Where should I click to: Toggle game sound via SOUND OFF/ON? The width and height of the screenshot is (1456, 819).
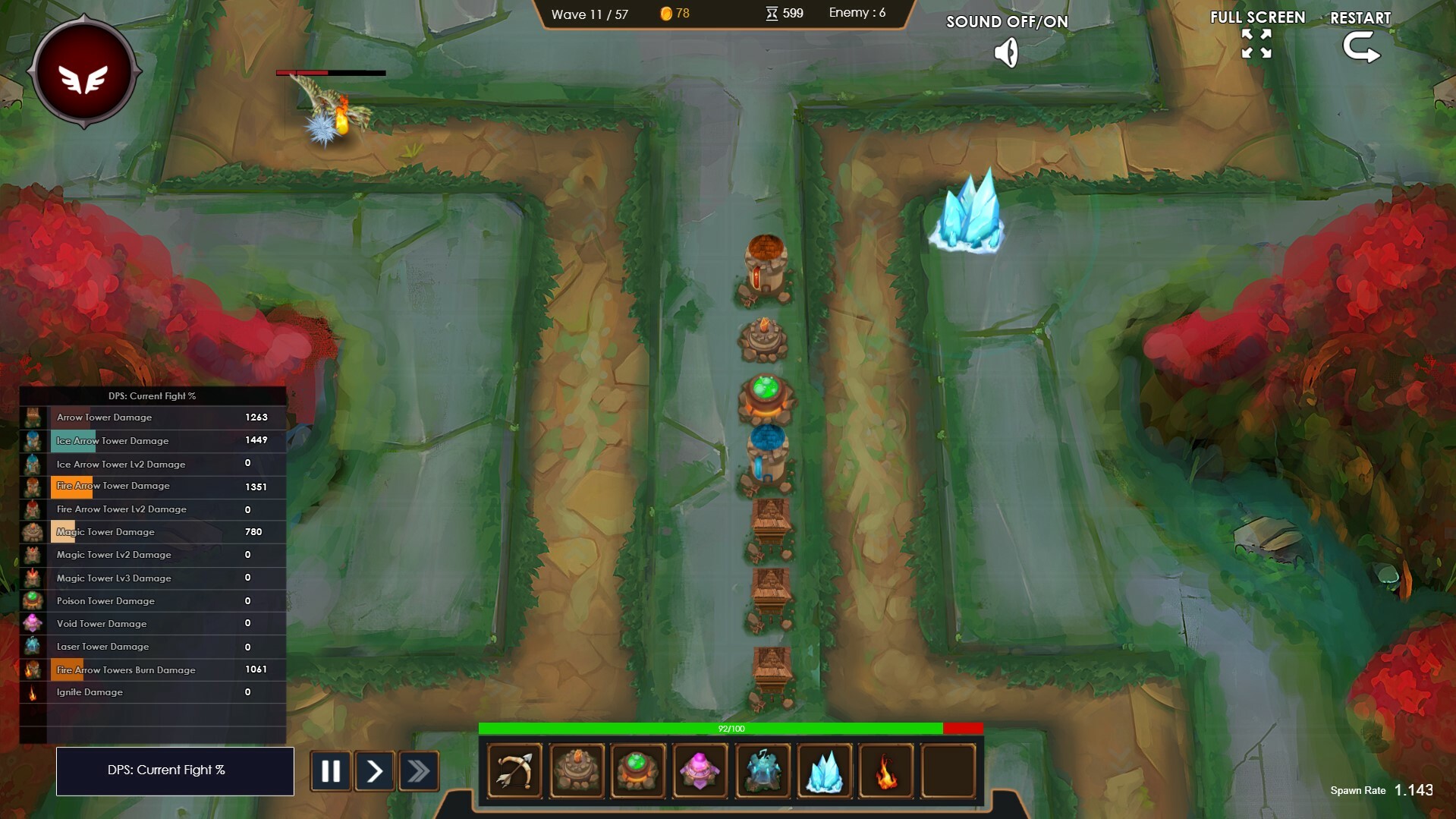coord(1007,23)
